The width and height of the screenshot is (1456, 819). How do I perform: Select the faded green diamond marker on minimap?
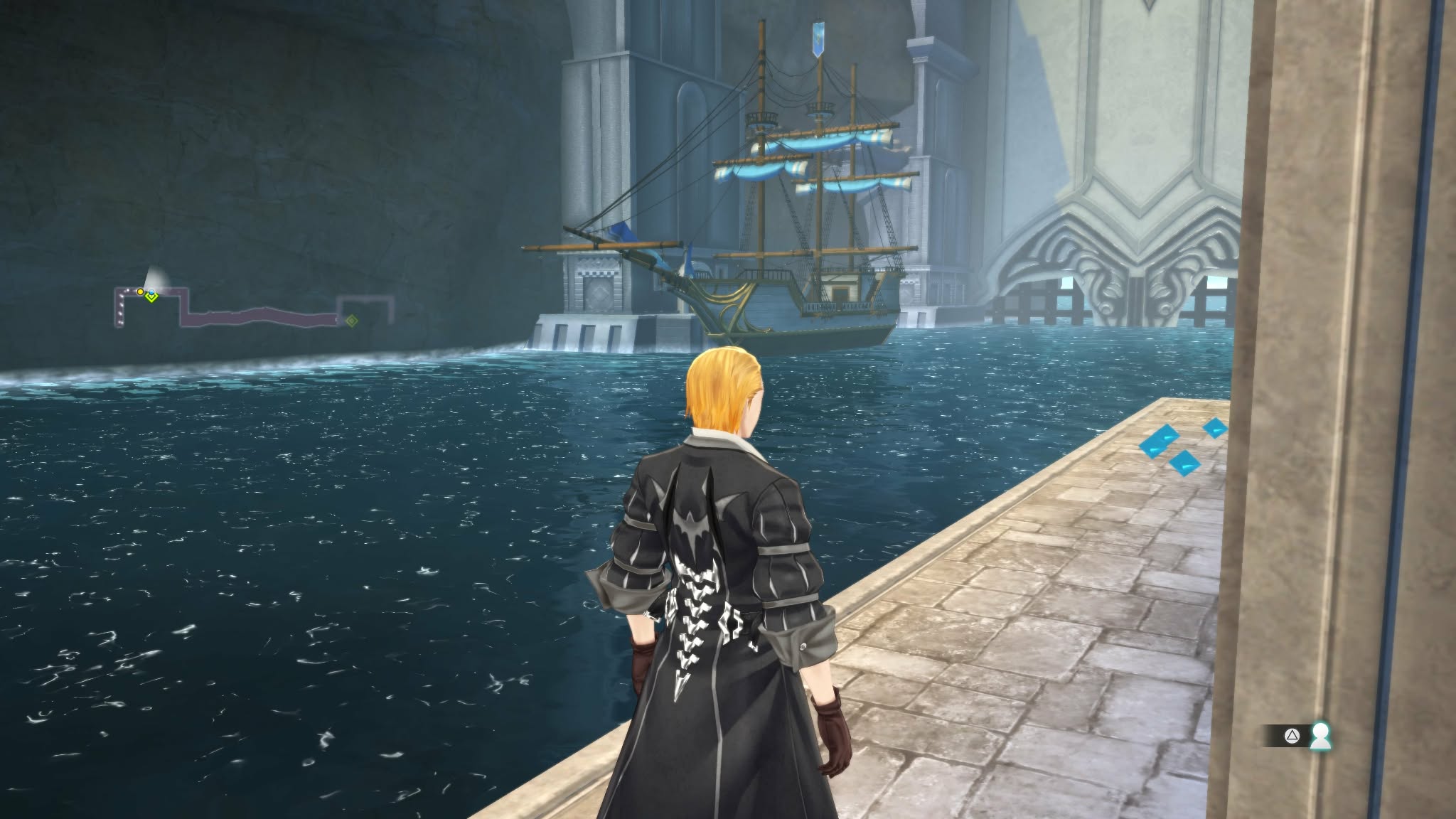pos(351,321)
